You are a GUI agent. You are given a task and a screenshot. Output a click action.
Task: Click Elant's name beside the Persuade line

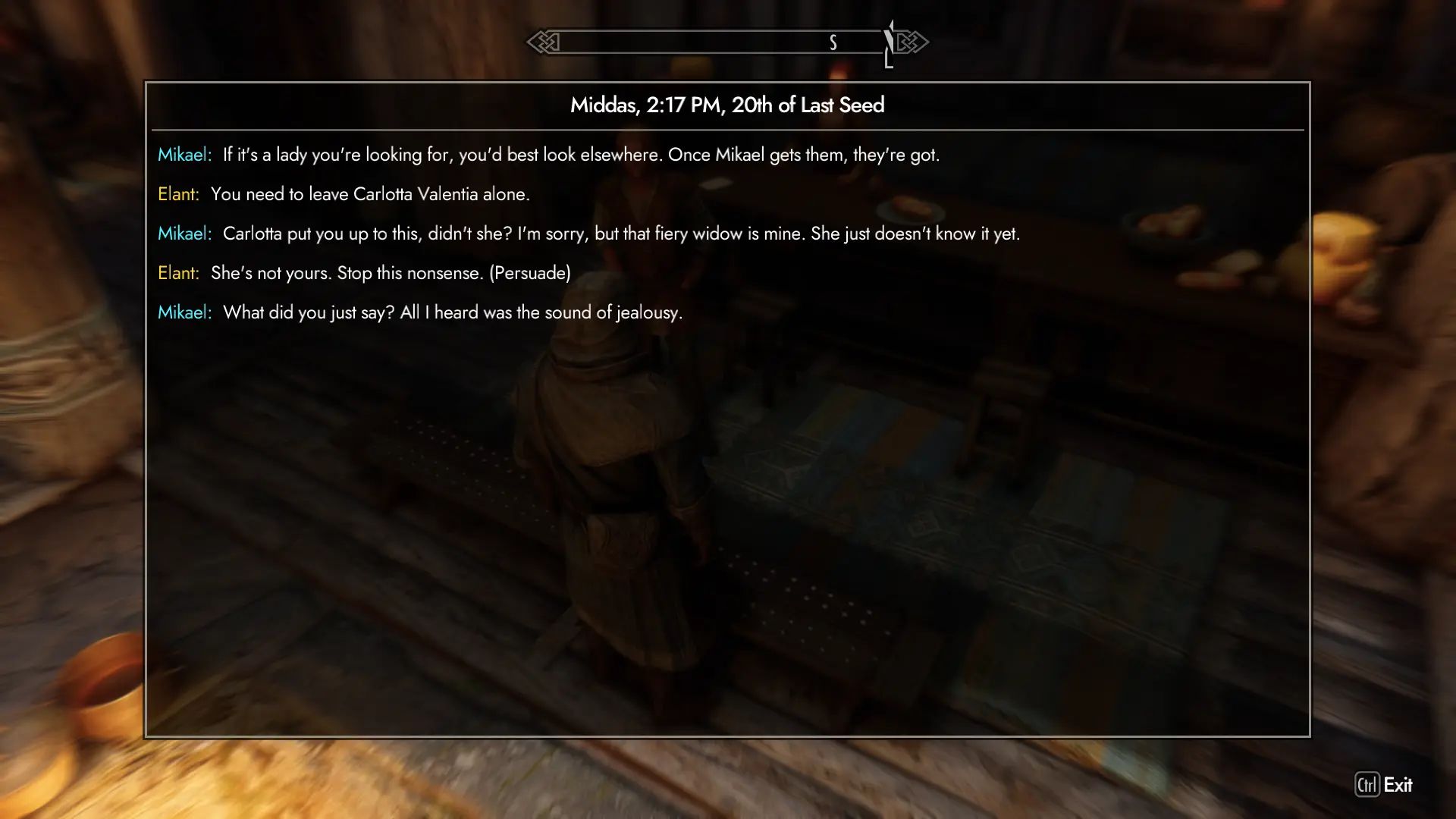[x=179, y=273]
